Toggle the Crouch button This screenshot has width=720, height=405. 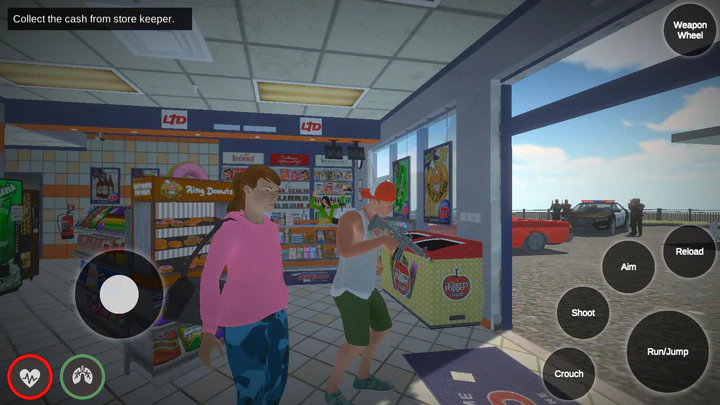[569, 374]
